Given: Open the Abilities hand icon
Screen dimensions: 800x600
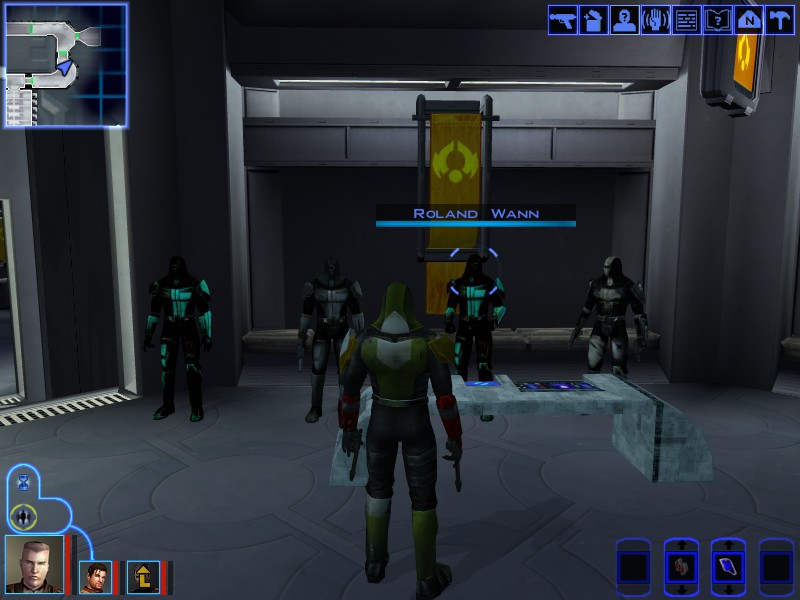Looking at the screenshot, I should tap(655, 20).
